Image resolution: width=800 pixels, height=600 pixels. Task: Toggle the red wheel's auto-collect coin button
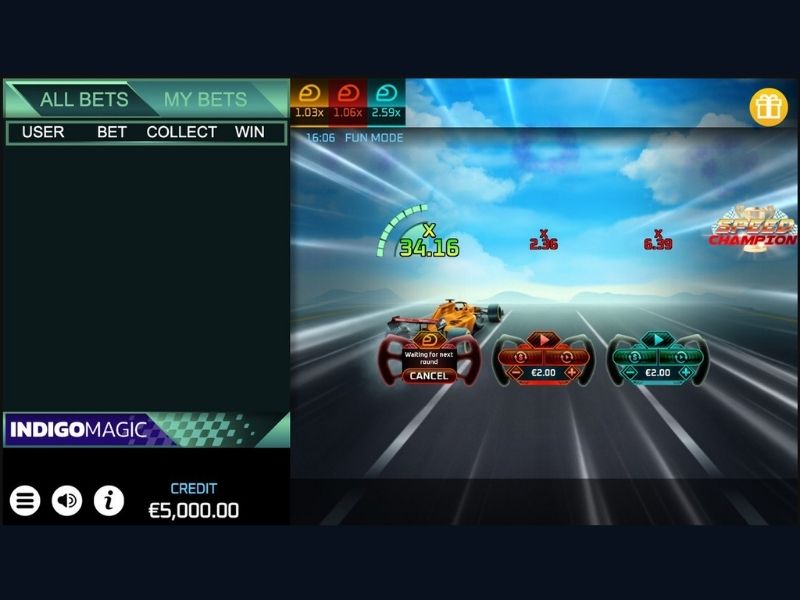(520, 355)
